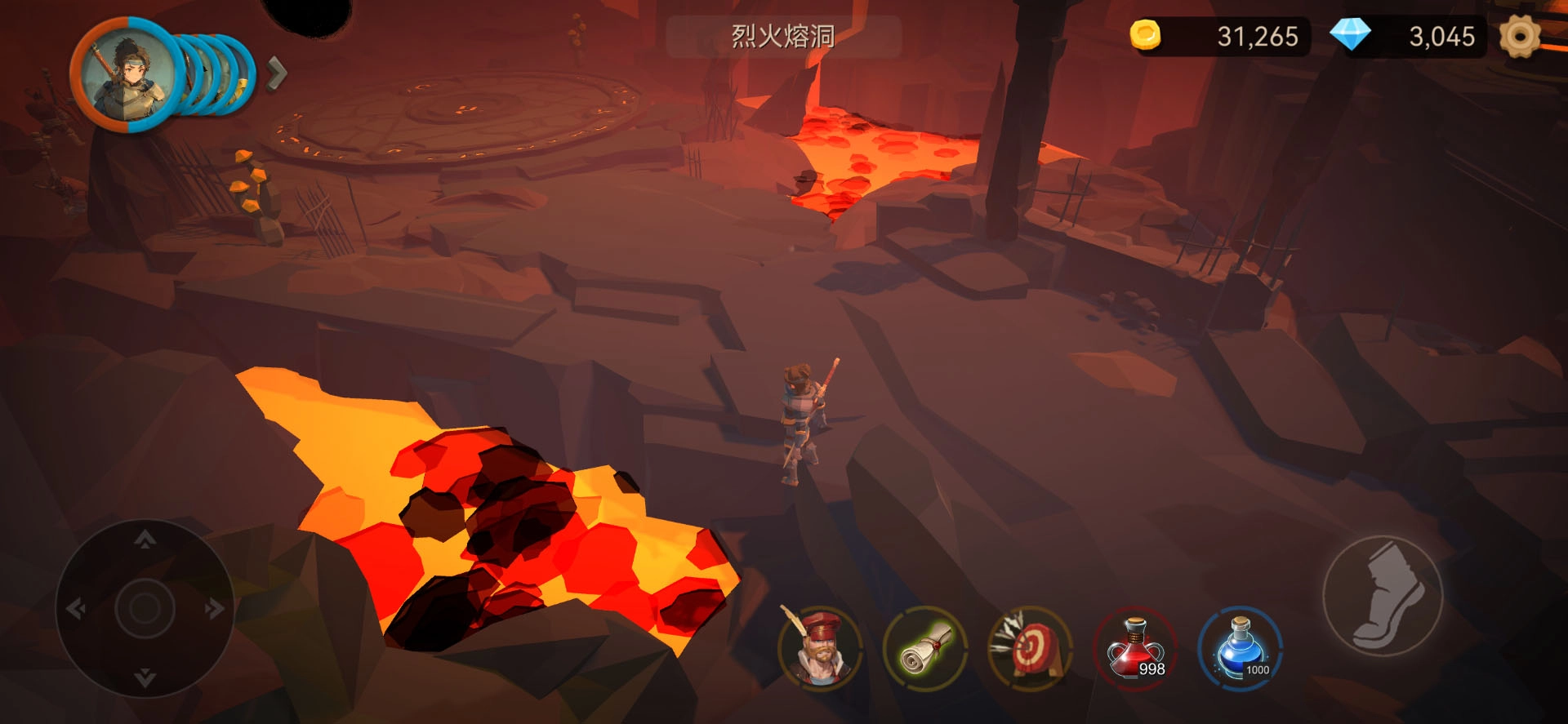Use the rolled scroll item
Viewport: 1568px width, 724px height.
pyautogui.click(x=925, y=649)
